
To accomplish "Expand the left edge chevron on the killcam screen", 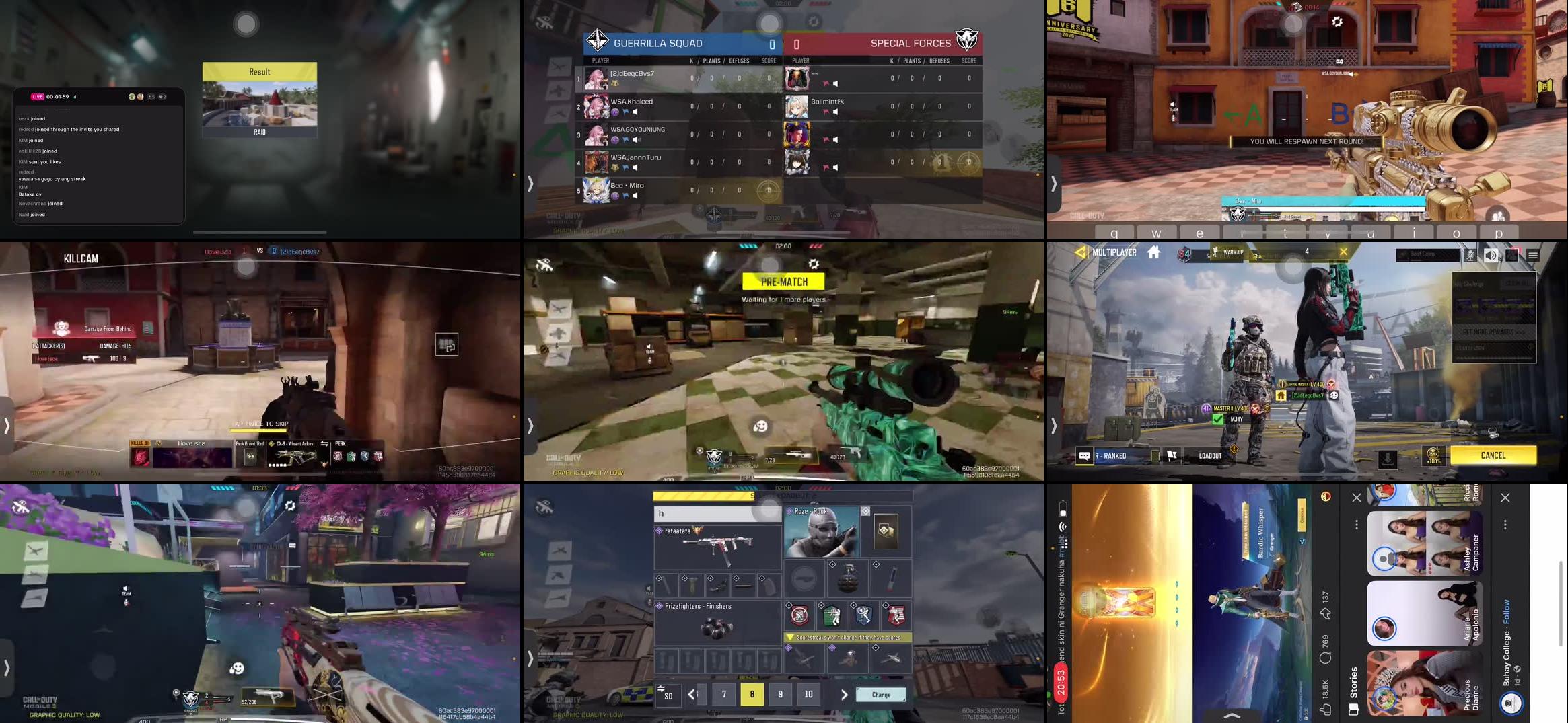I will 7,425.
